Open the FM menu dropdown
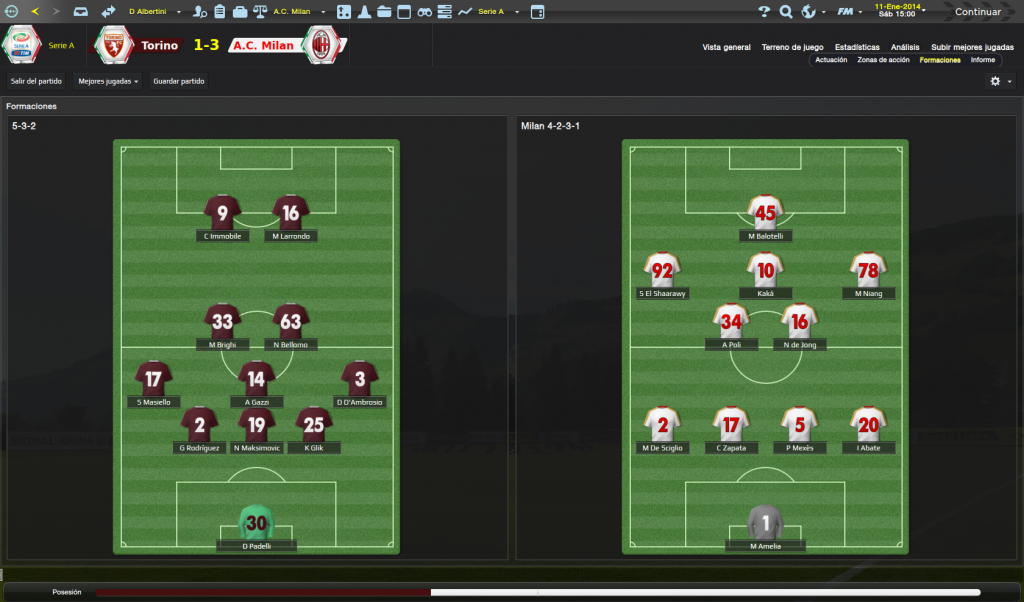 [849, 12]
